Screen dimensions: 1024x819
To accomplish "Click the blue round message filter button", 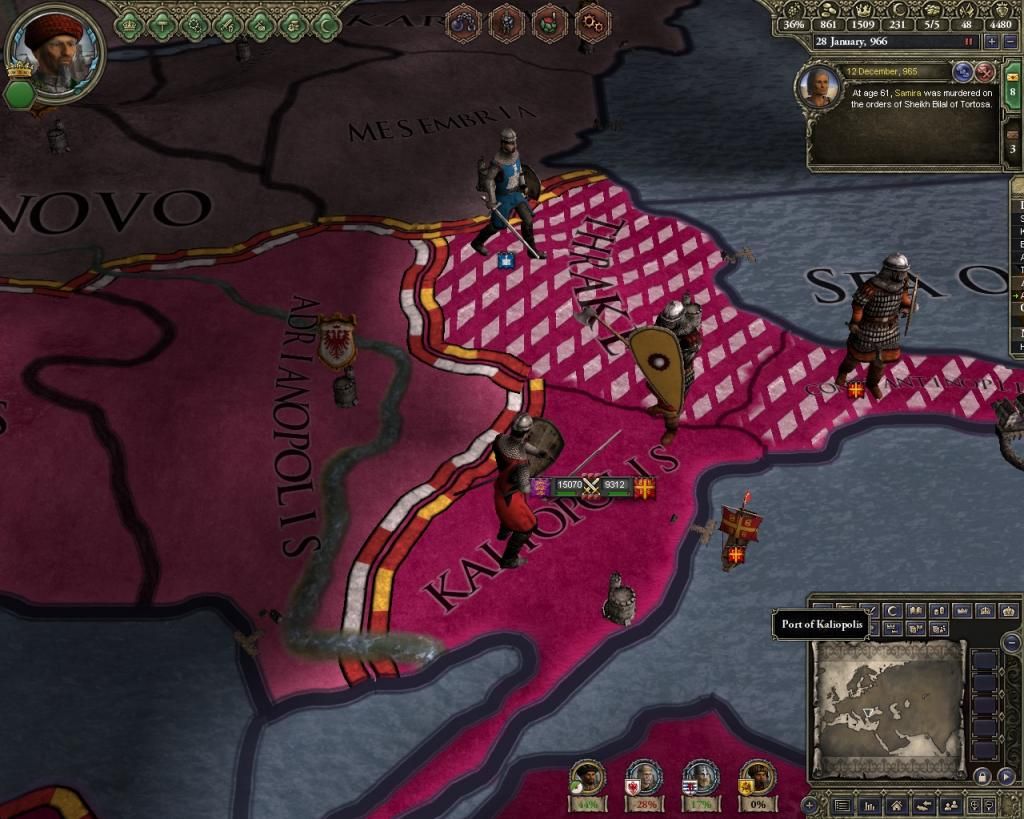I will click(x=965, y=71).
